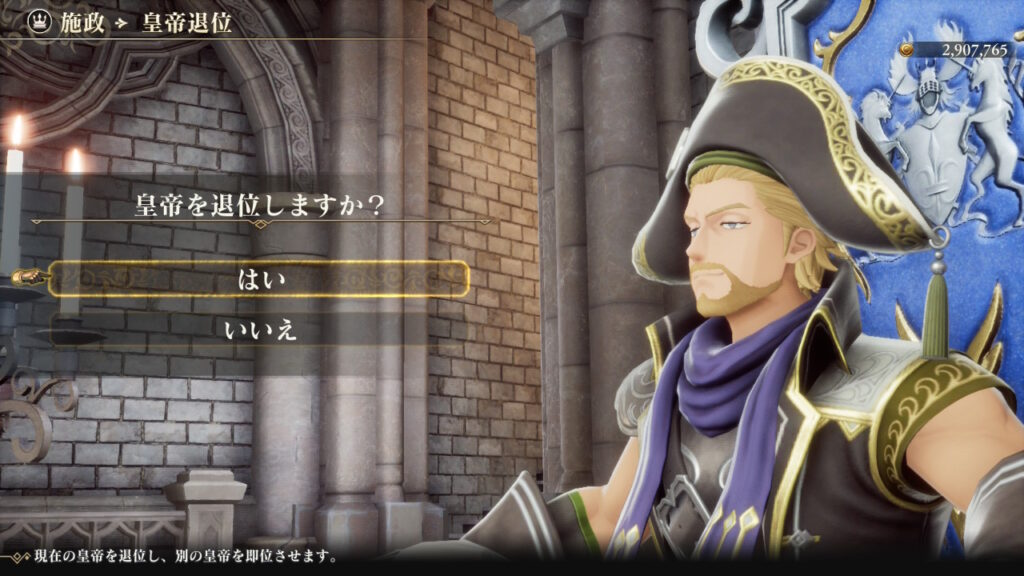Image resolution: width=1024 pixels, height=576 pixels.
Task: Select いいえ to cancel the abdication
Action: pos(261,327)
